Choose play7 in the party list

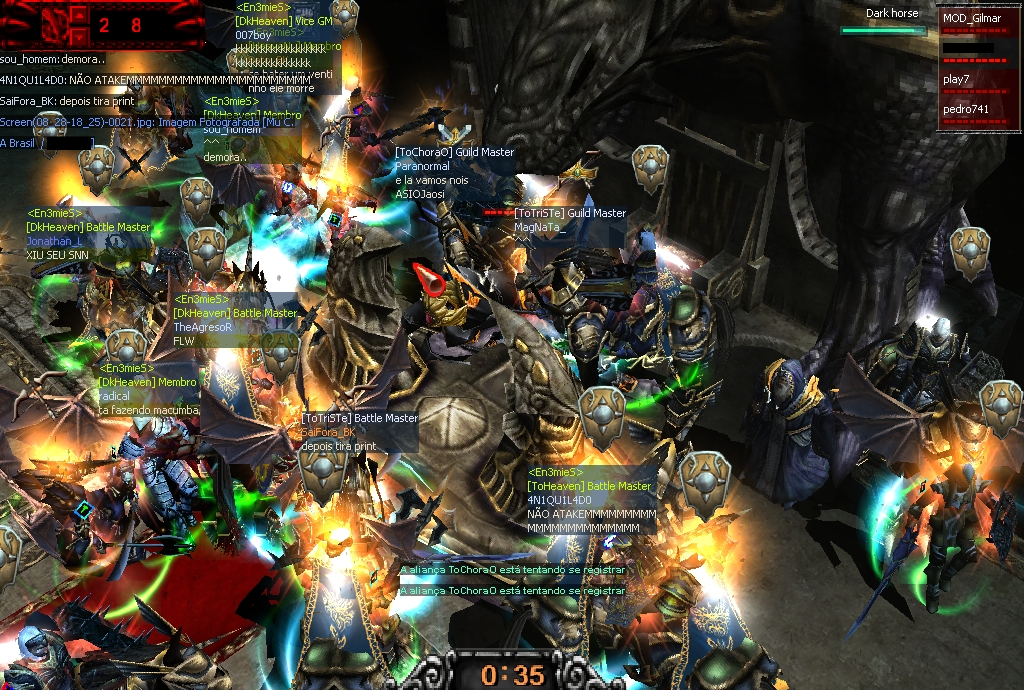(x=957, y=79)
